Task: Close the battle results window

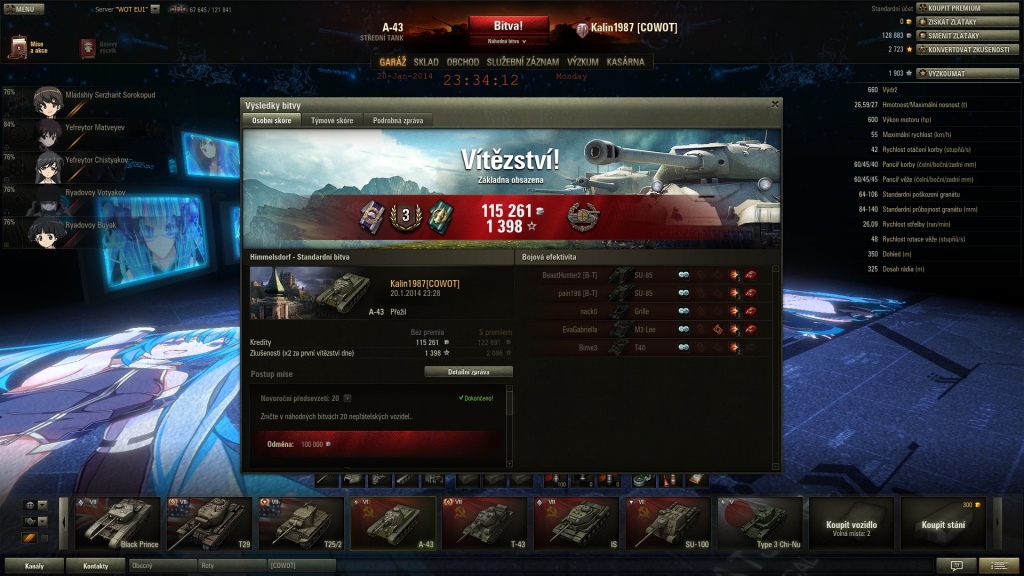Action: (x=775, y=104)
